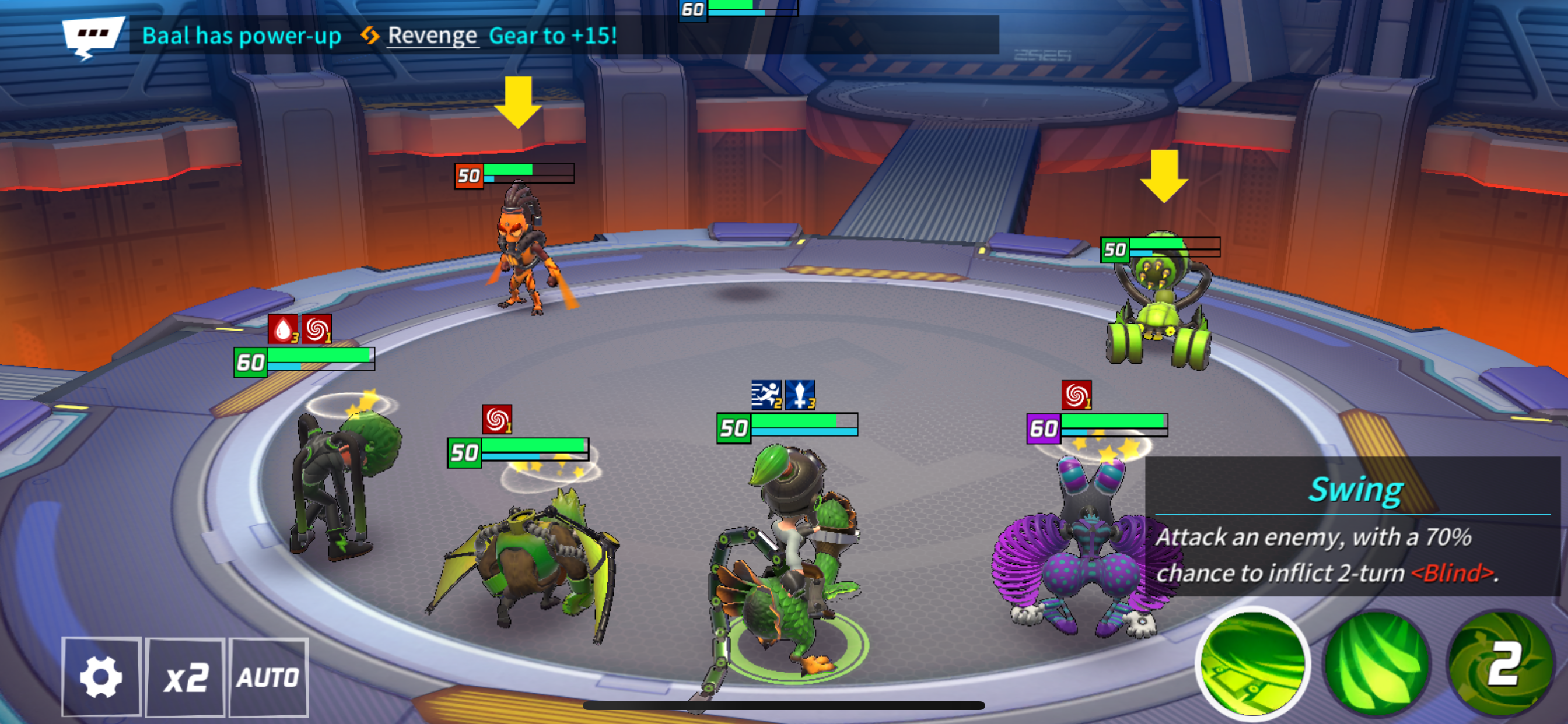Enable AUTO battle mode
Image resolution: width=1568 pixels, height=724 pixels.
click(268, 677)
